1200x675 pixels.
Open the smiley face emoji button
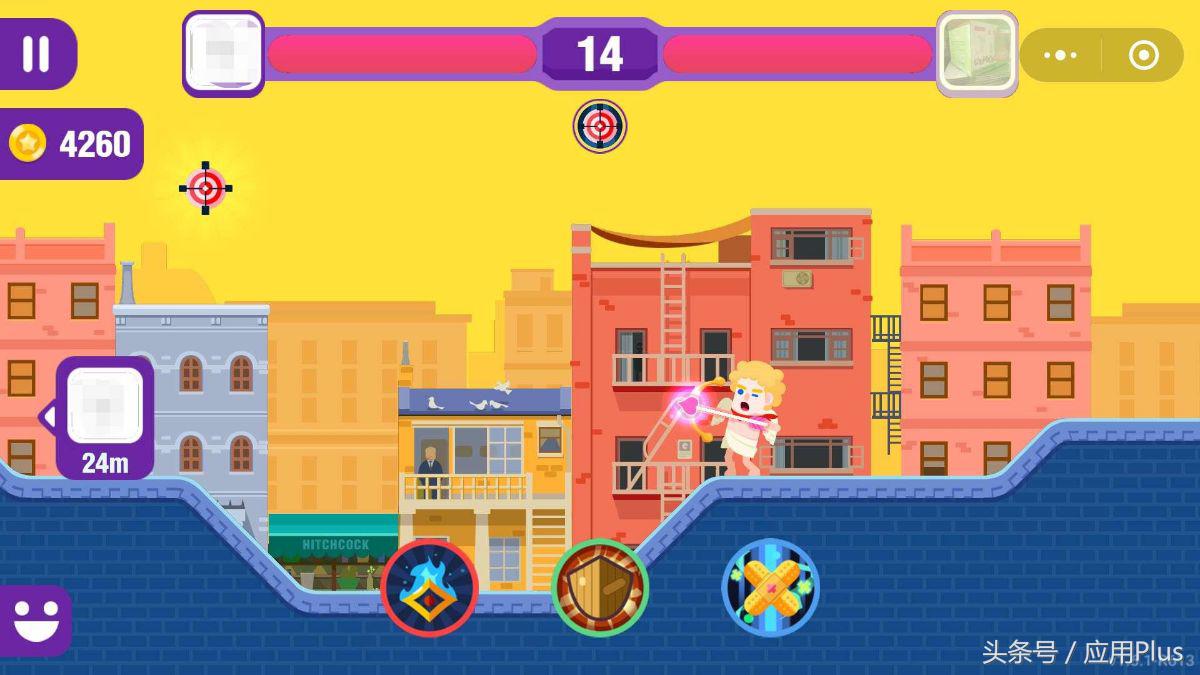[34, 620]
